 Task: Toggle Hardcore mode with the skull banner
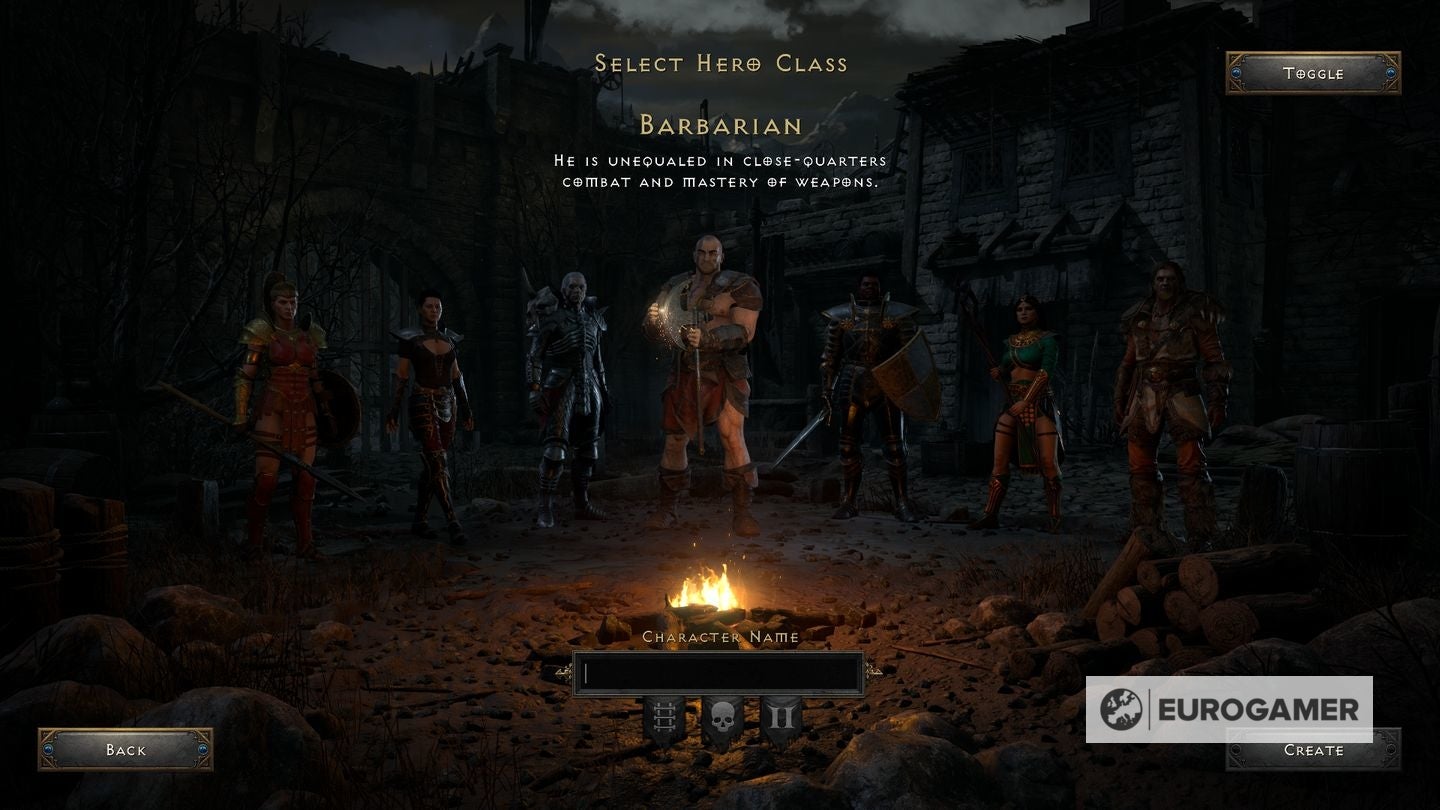722,715
